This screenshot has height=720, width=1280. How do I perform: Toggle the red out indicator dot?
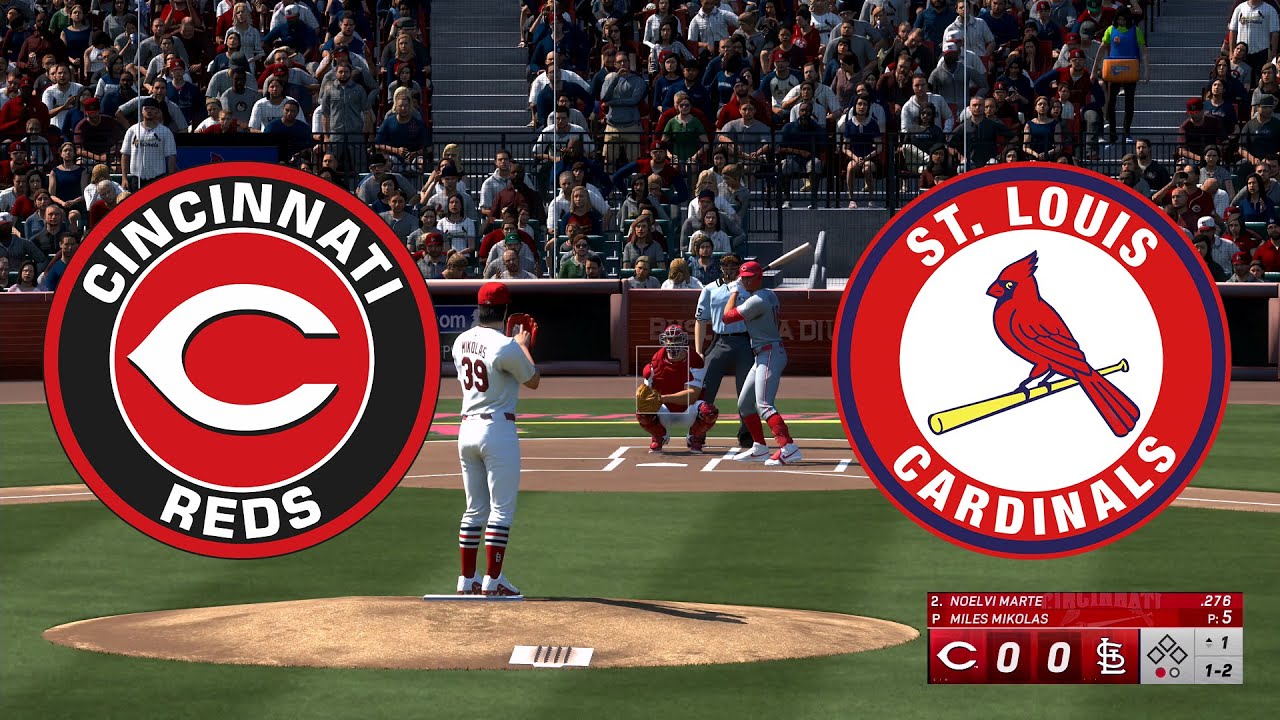[x=1160, y=671]
